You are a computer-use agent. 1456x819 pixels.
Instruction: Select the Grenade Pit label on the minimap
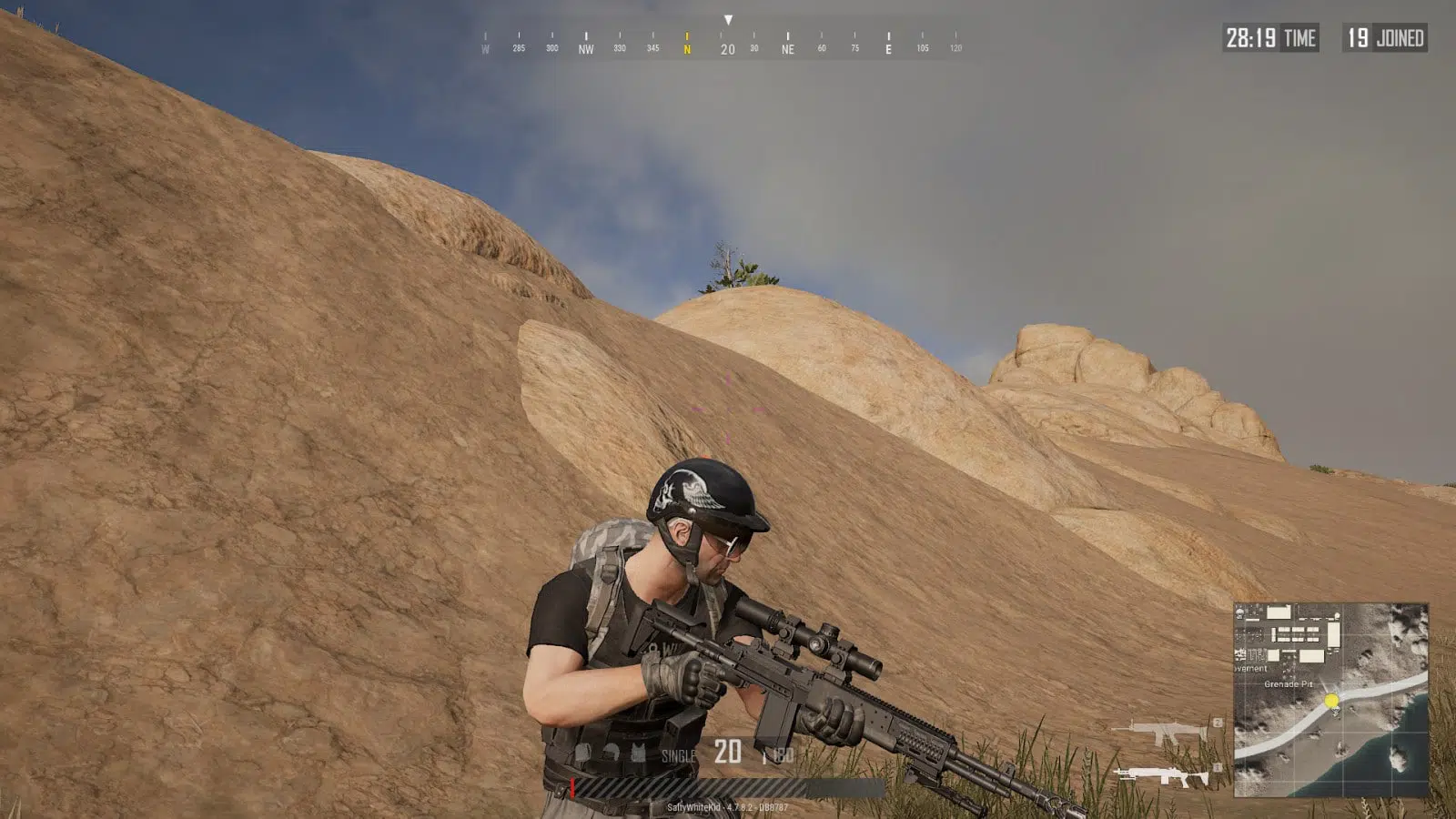(1289, 684)
